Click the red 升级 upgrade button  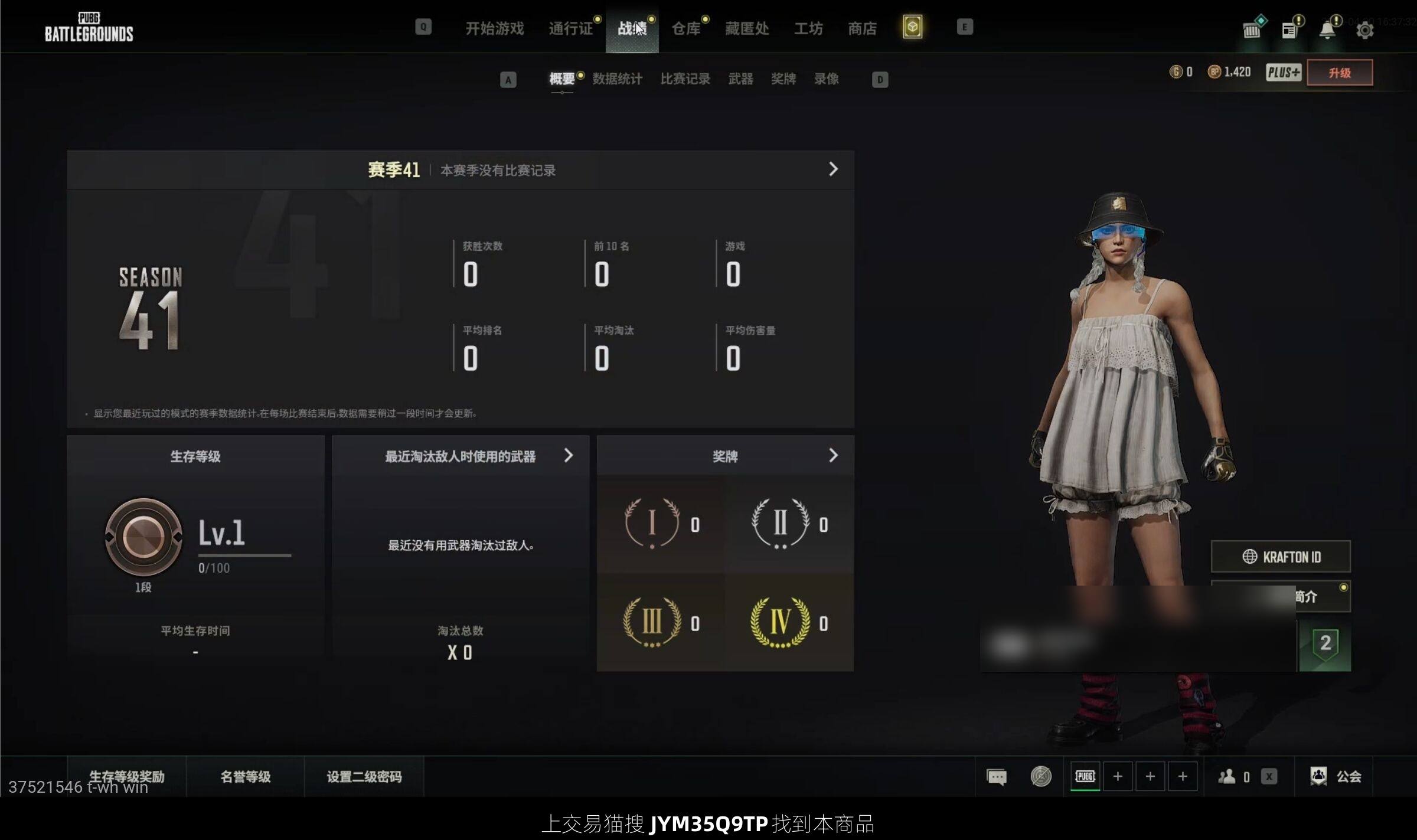pyautogui.click(x=1339, y=73)
